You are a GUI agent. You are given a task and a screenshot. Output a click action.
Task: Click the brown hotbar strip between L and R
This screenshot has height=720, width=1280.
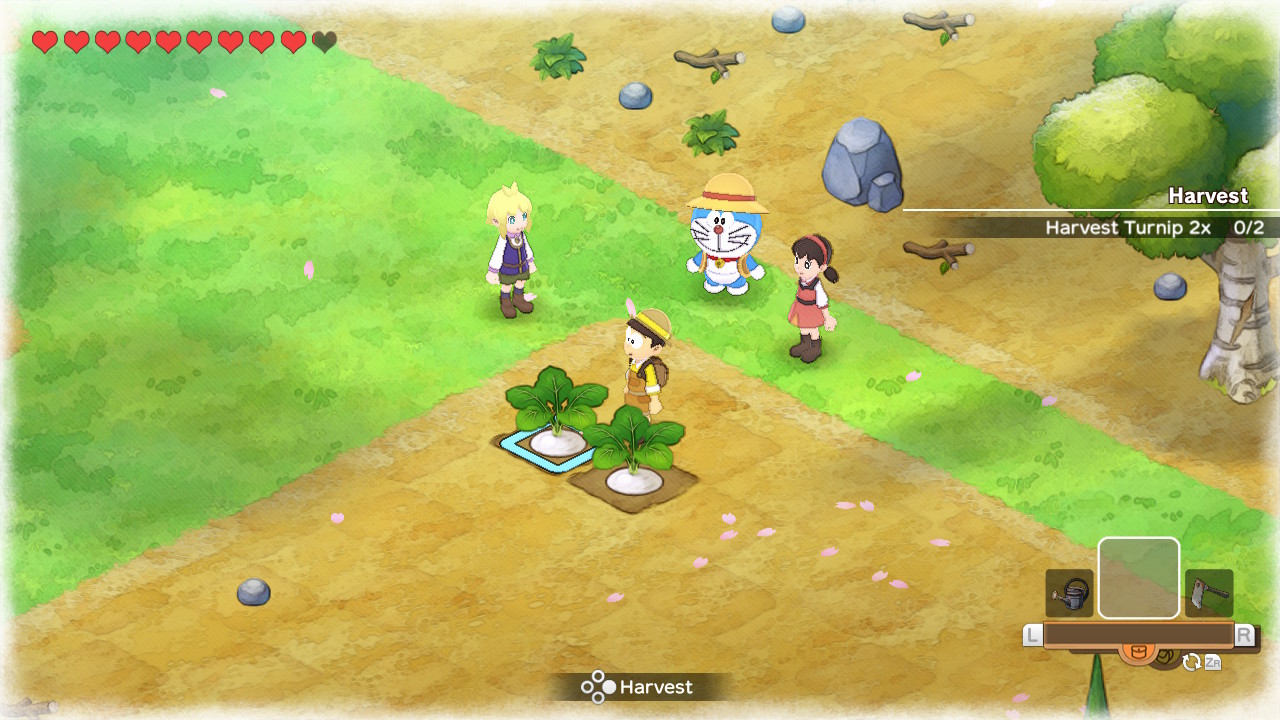(1140, 632)
